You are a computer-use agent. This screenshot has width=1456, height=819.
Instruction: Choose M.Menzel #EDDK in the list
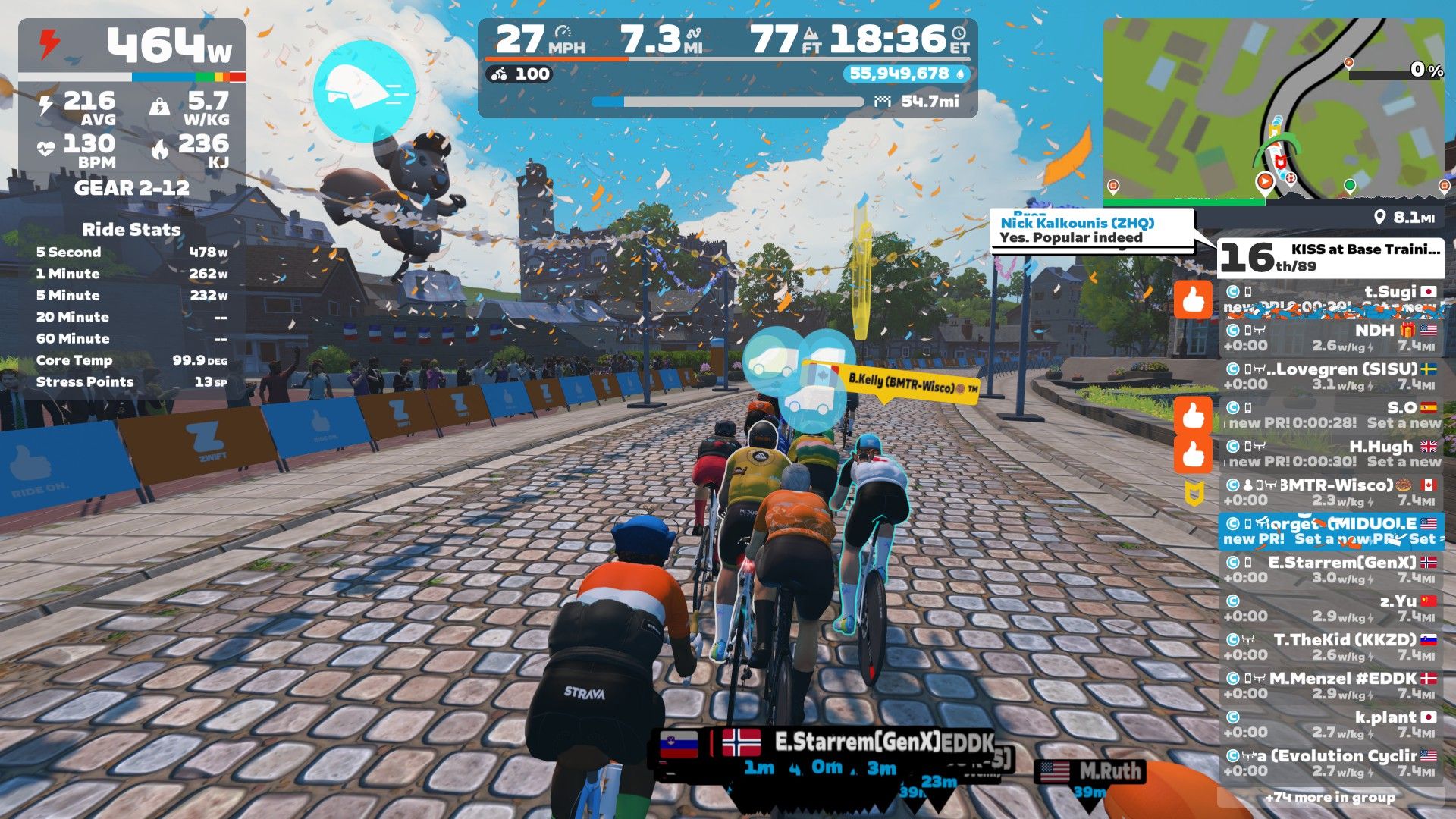click(1331, 686)
